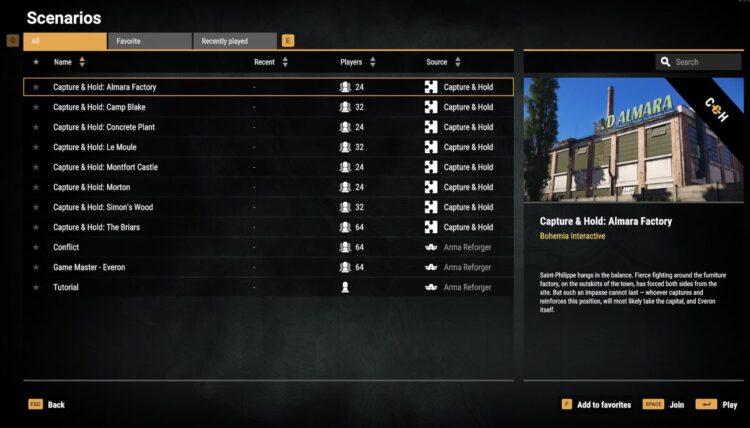
Task: Switch to the Favorite tab
Action: tap(149, 41)
